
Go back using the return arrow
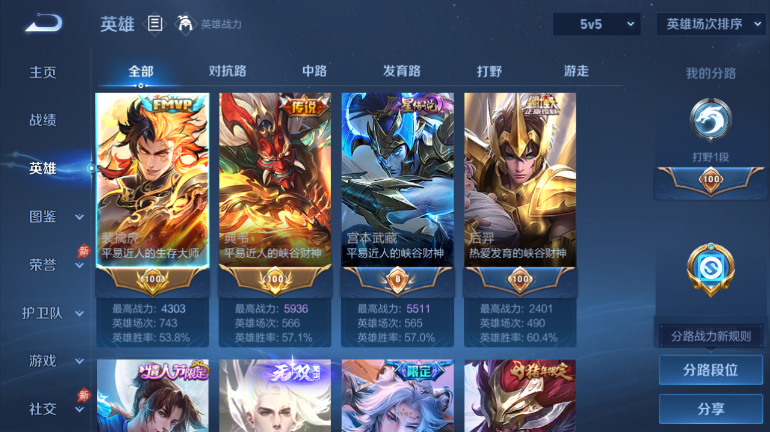click(43, 24)
